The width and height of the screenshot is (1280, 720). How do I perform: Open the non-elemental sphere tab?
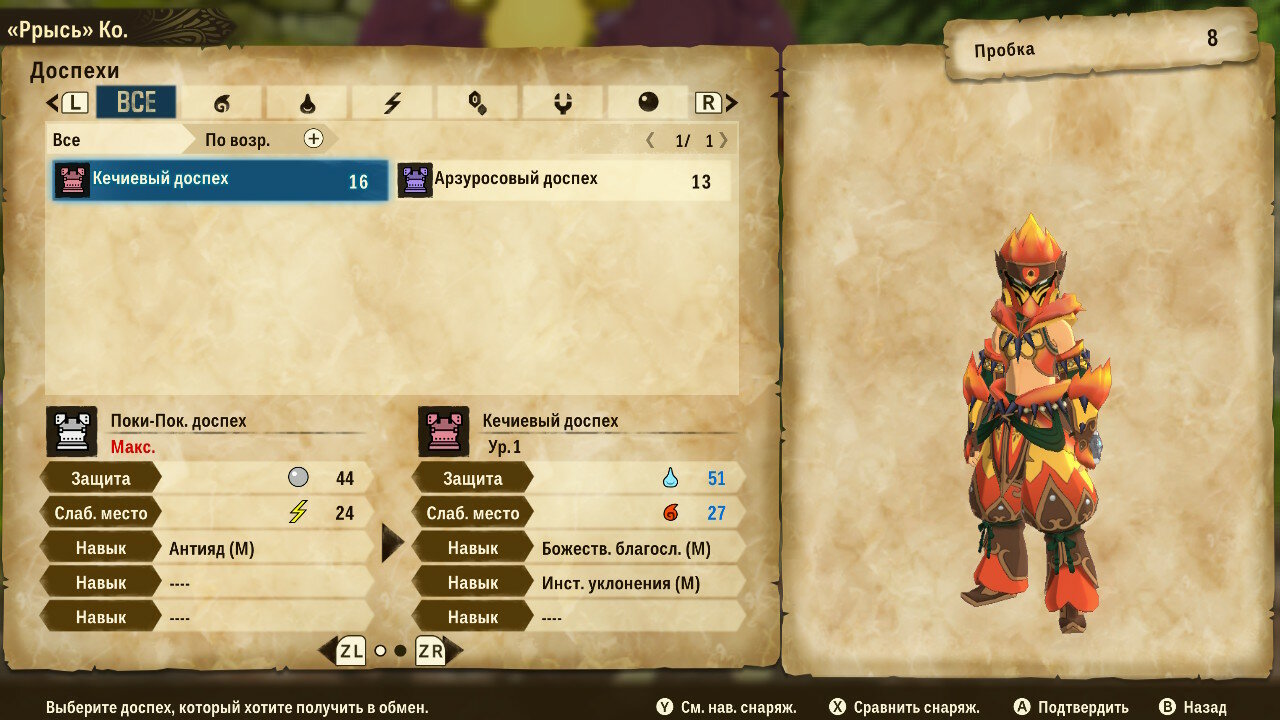coord(648,102)
